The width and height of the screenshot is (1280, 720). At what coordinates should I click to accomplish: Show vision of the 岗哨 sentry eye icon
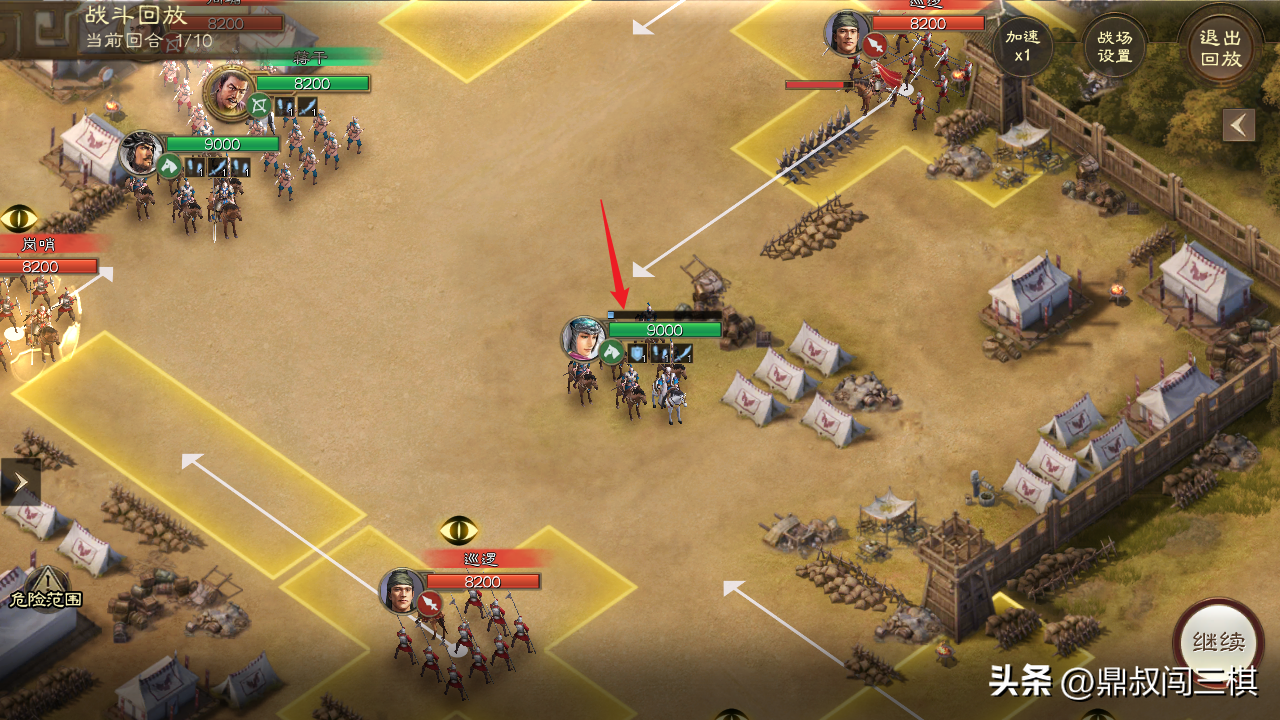(19, 217)
